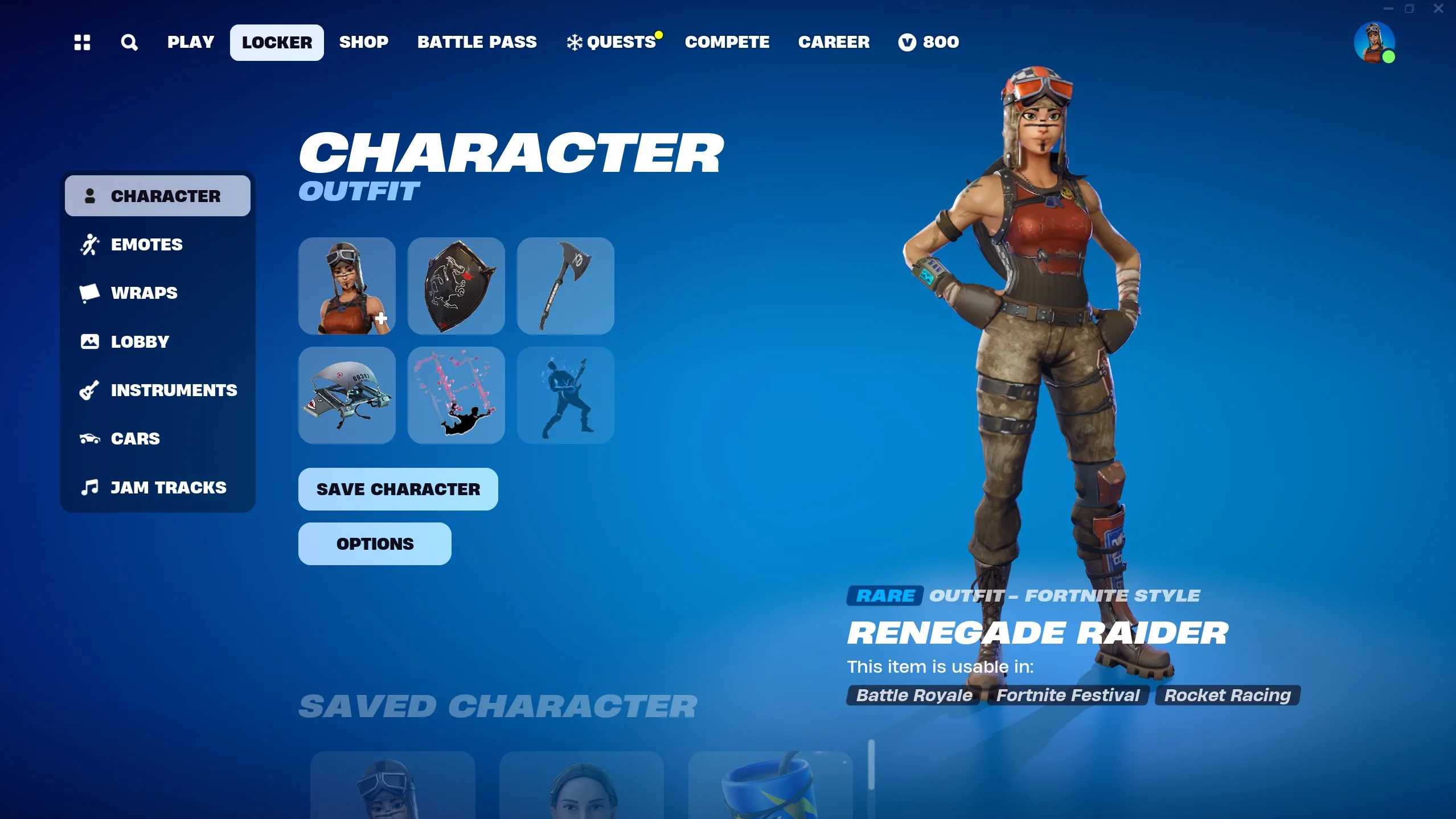Select the Emotes locker category
This screenshot has height=819, width=1456.
[x=146, y=245]
